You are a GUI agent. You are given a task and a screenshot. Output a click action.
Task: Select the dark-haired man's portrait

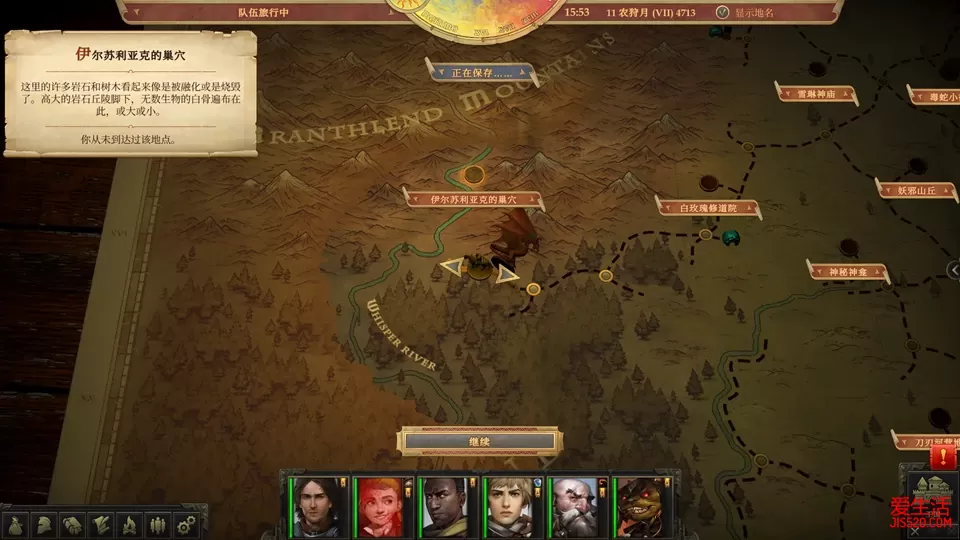tap(313, 505)
